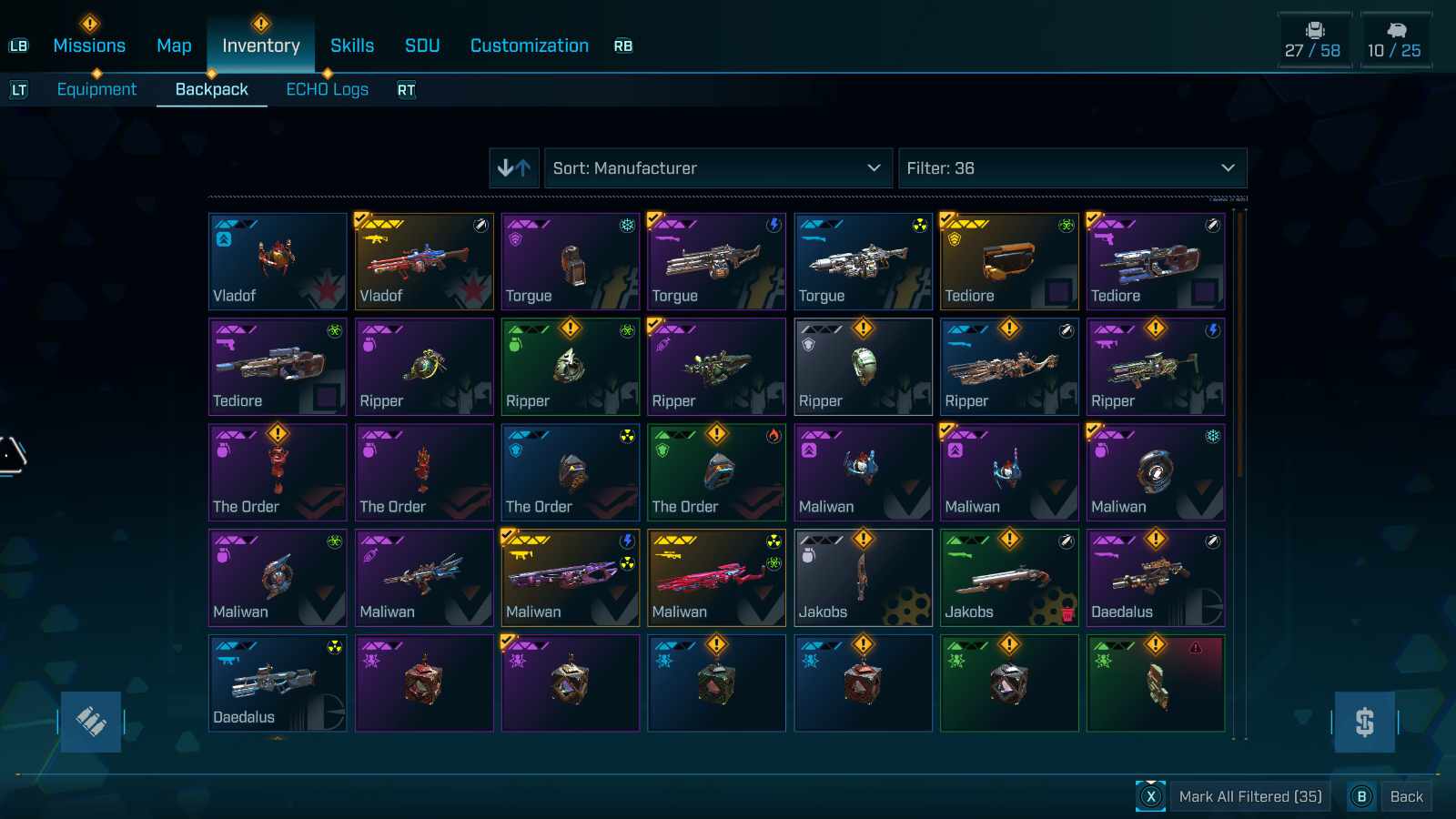Open the SDU tab
Screen dimensions: 1456x819
tap(422, 45)
